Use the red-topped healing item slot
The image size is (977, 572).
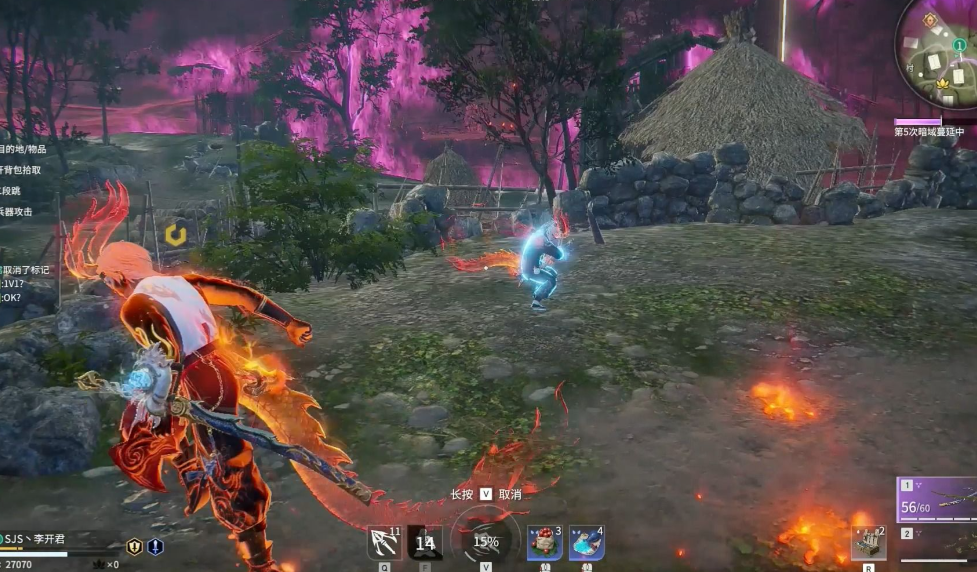click(545, 543)
